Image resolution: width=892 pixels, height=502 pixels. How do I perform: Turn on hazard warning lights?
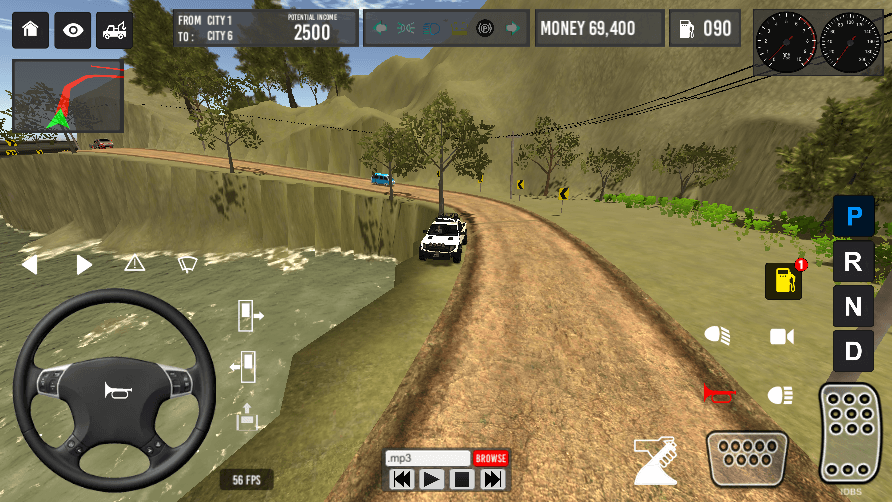[134, 264]
